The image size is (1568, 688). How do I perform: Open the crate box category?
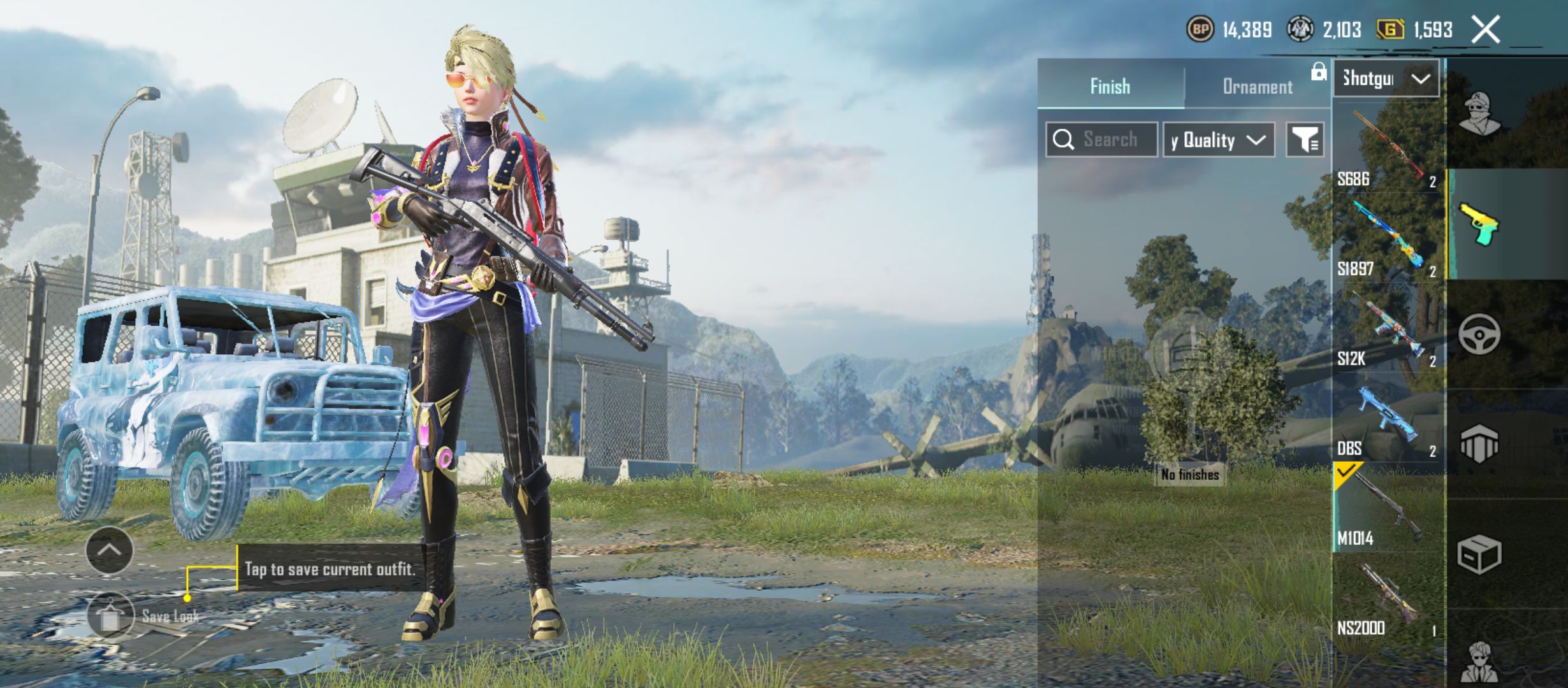[1479, 554]
